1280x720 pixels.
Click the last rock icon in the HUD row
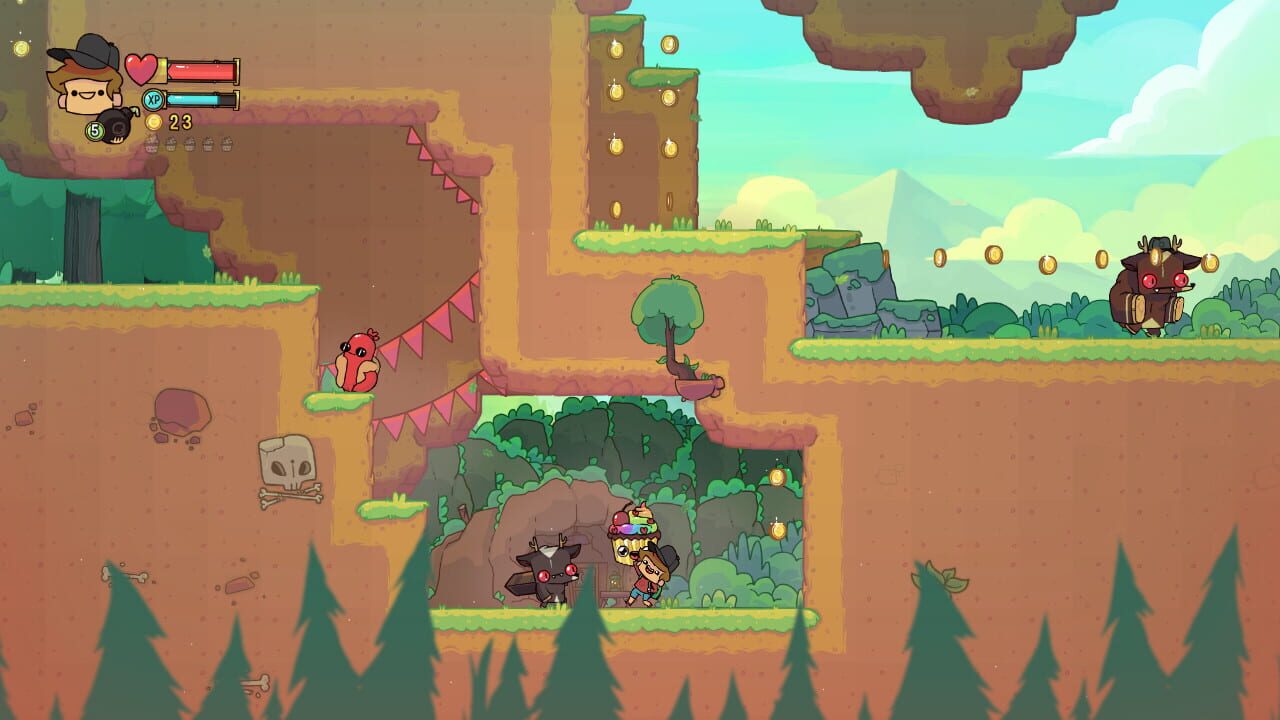[227, 144]
